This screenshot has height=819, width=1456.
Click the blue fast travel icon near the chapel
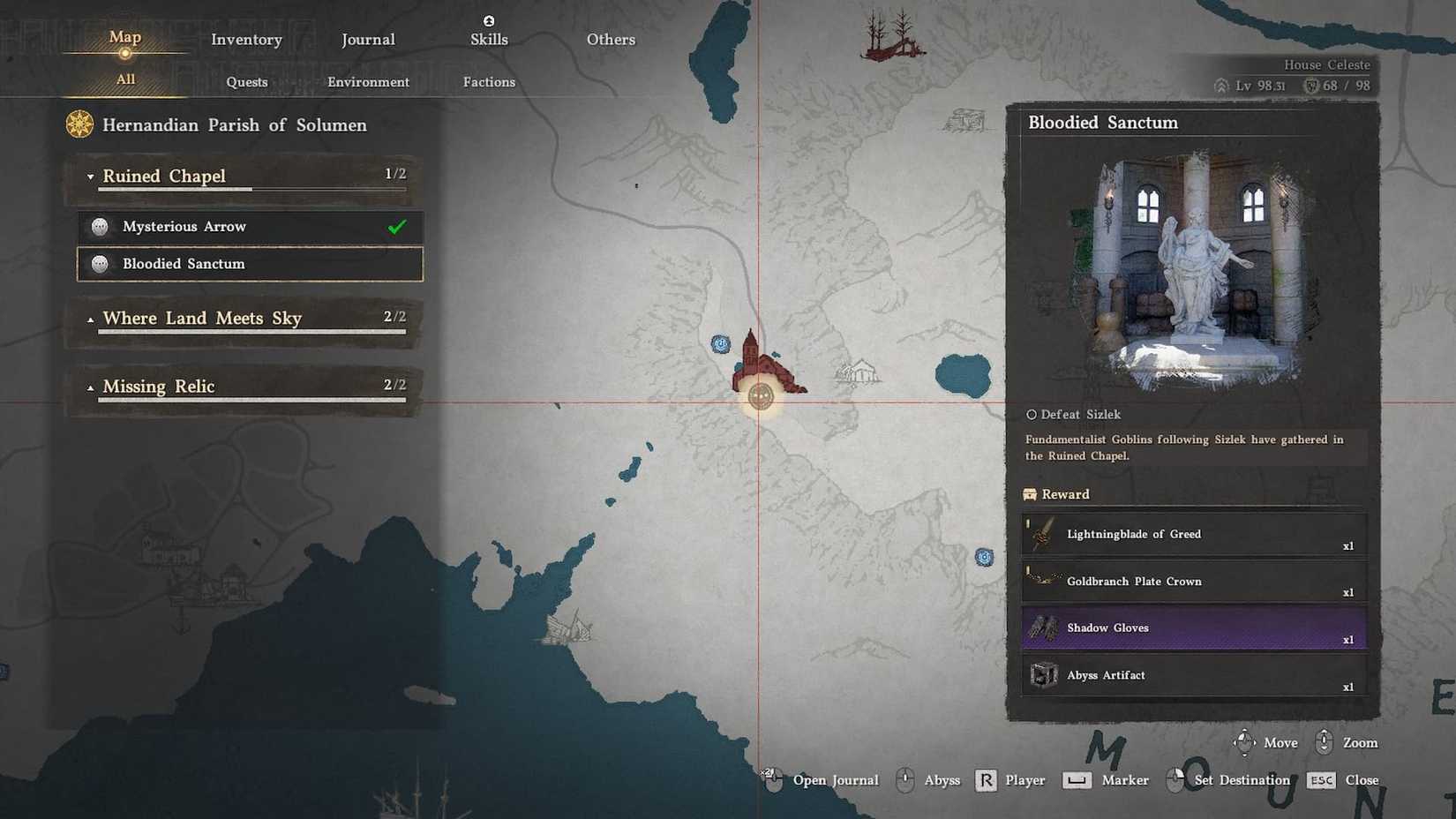point(722,344)
